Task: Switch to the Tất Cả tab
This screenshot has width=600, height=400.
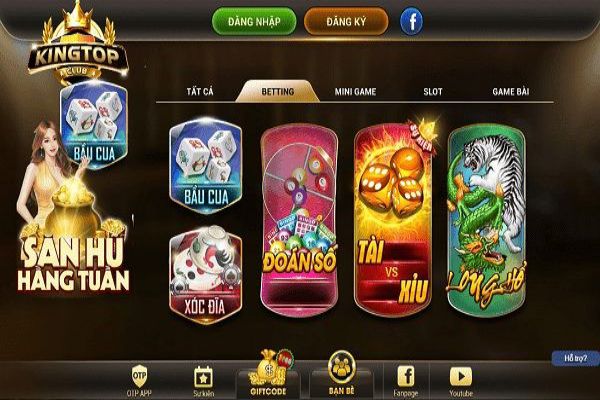Action: 201,91
